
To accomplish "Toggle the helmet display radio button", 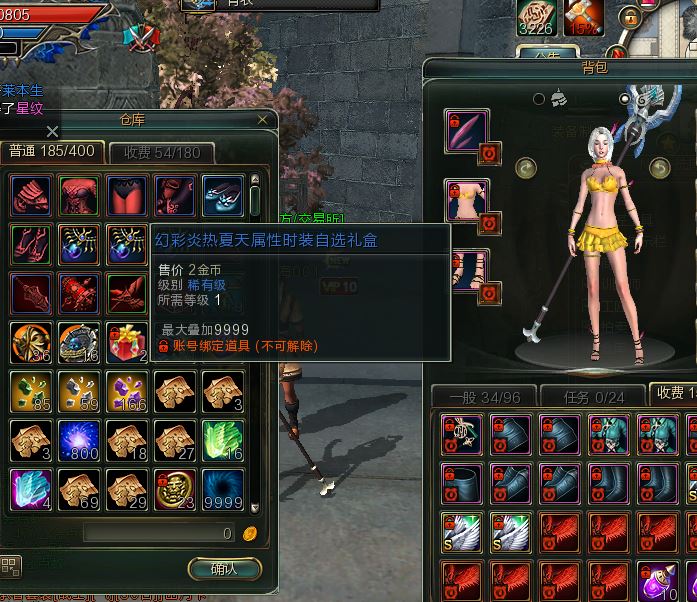I will click(541, 98).
